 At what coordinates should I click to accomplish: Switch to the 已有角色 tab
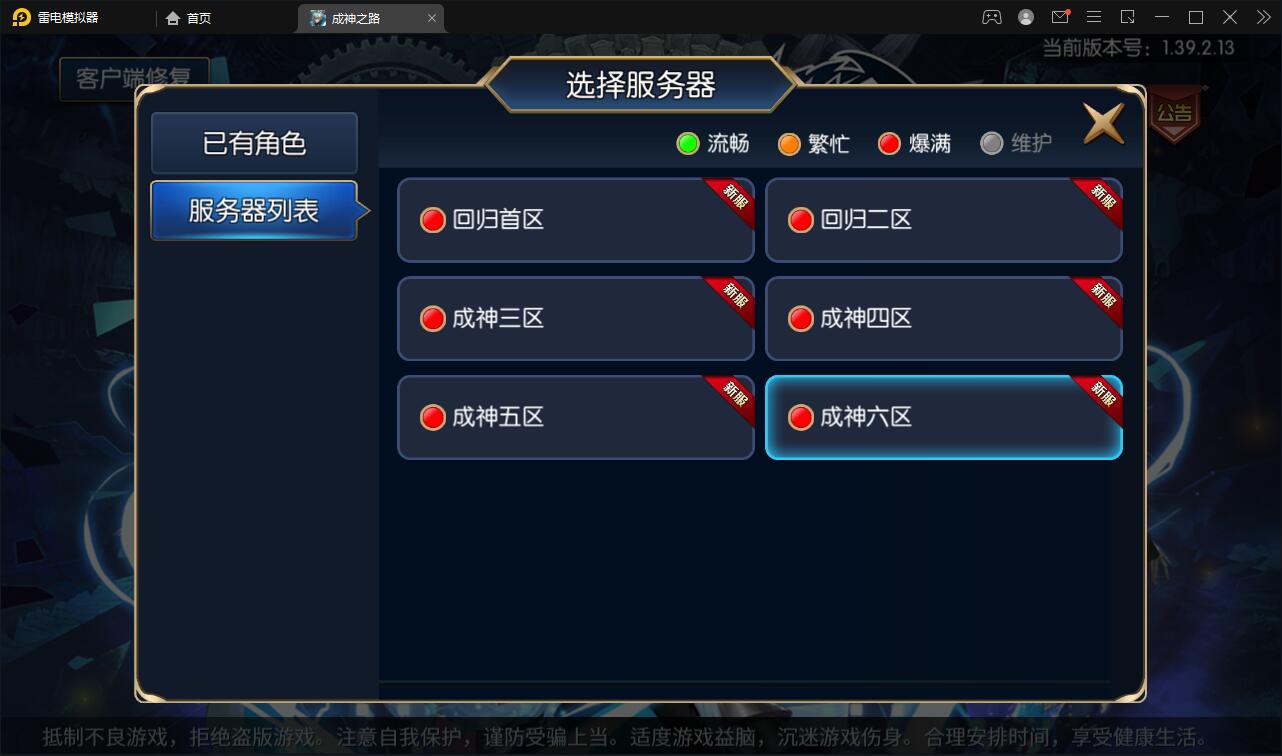tap(254, 143)
